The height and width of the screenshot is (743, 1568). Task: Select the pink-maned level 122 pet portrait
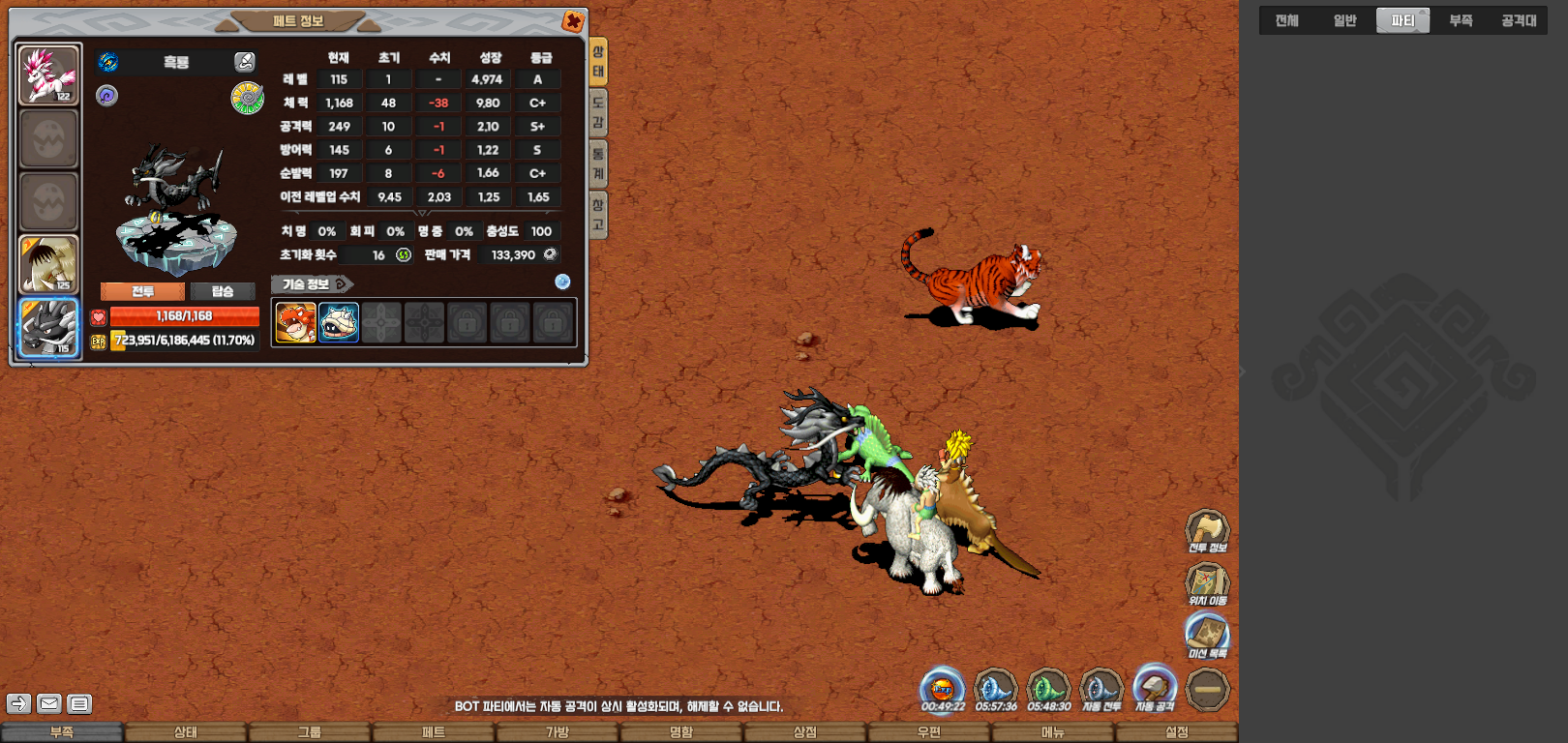[x=48, y=74]
